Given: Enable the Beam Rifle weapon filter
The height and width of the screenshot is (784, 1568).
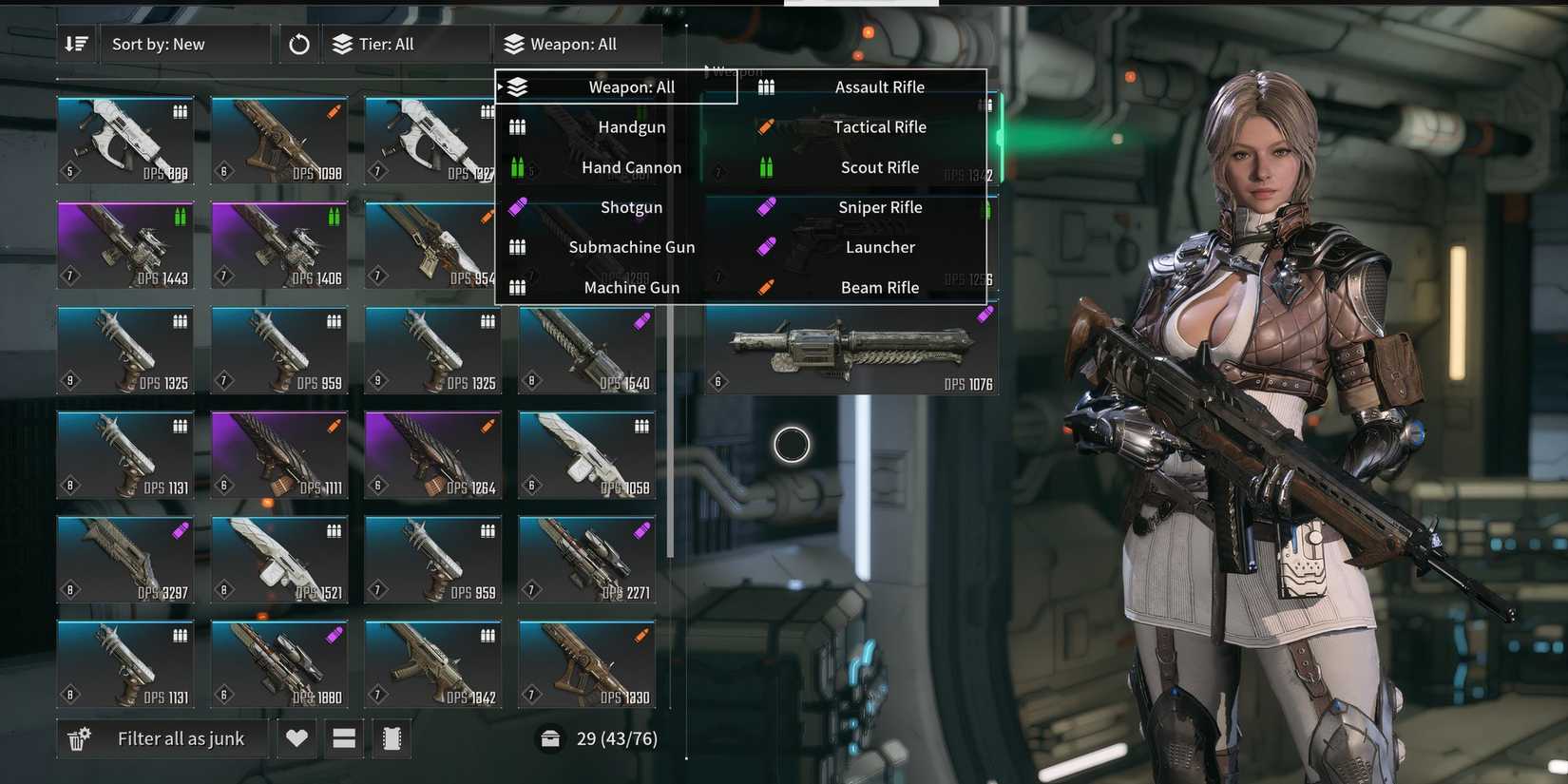Looking at the screenshot, I should (879, 287).
